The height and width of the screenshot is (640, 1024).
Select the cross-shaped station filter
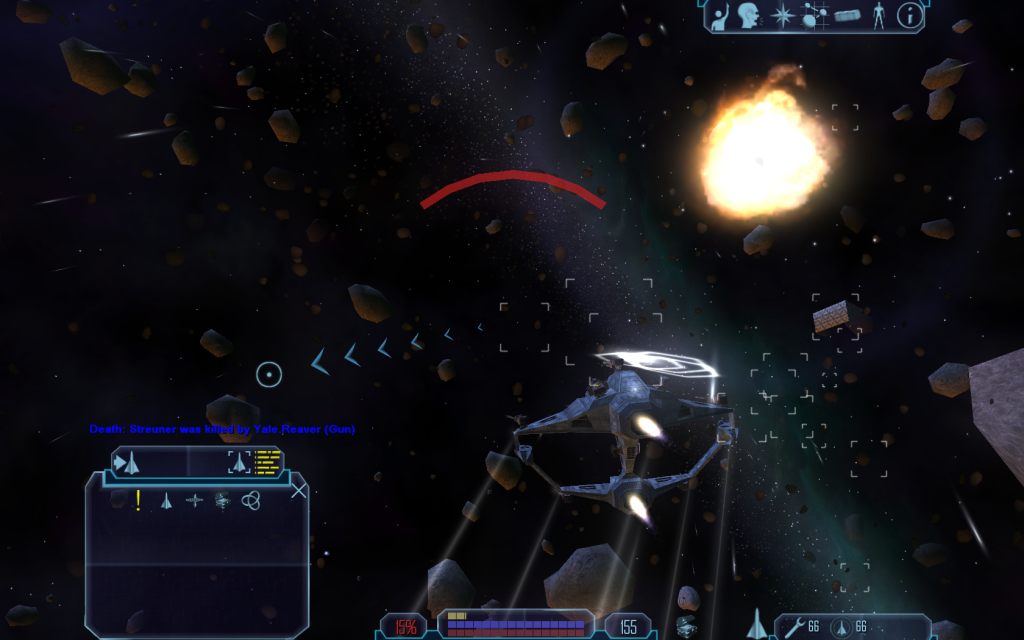(195, 500)
